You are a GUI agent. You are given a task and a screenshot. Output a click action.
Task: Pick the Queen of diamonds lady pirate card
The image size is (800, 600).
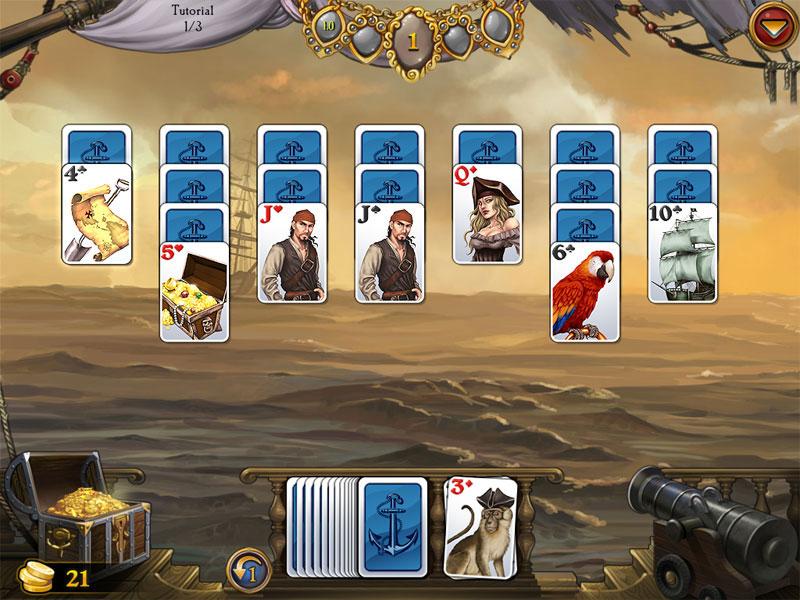tap(488, 214)
